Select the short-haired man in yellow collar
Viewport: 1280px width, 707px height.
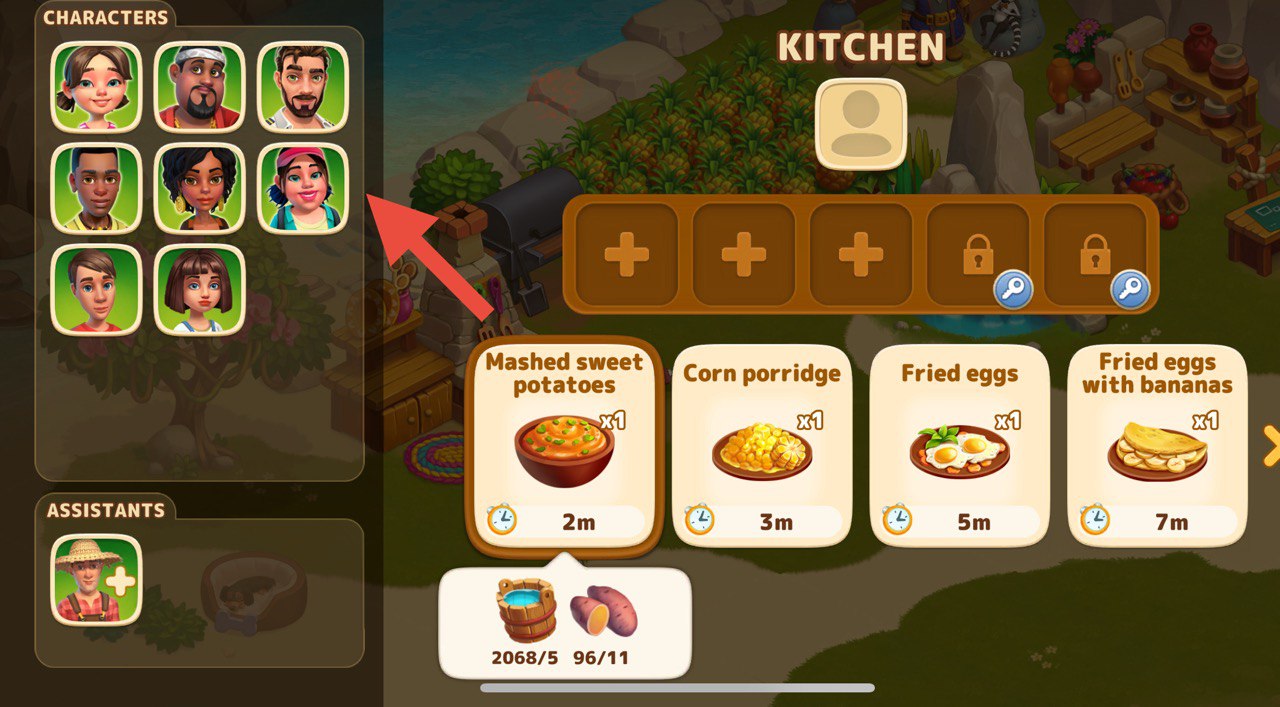[96, 188]
